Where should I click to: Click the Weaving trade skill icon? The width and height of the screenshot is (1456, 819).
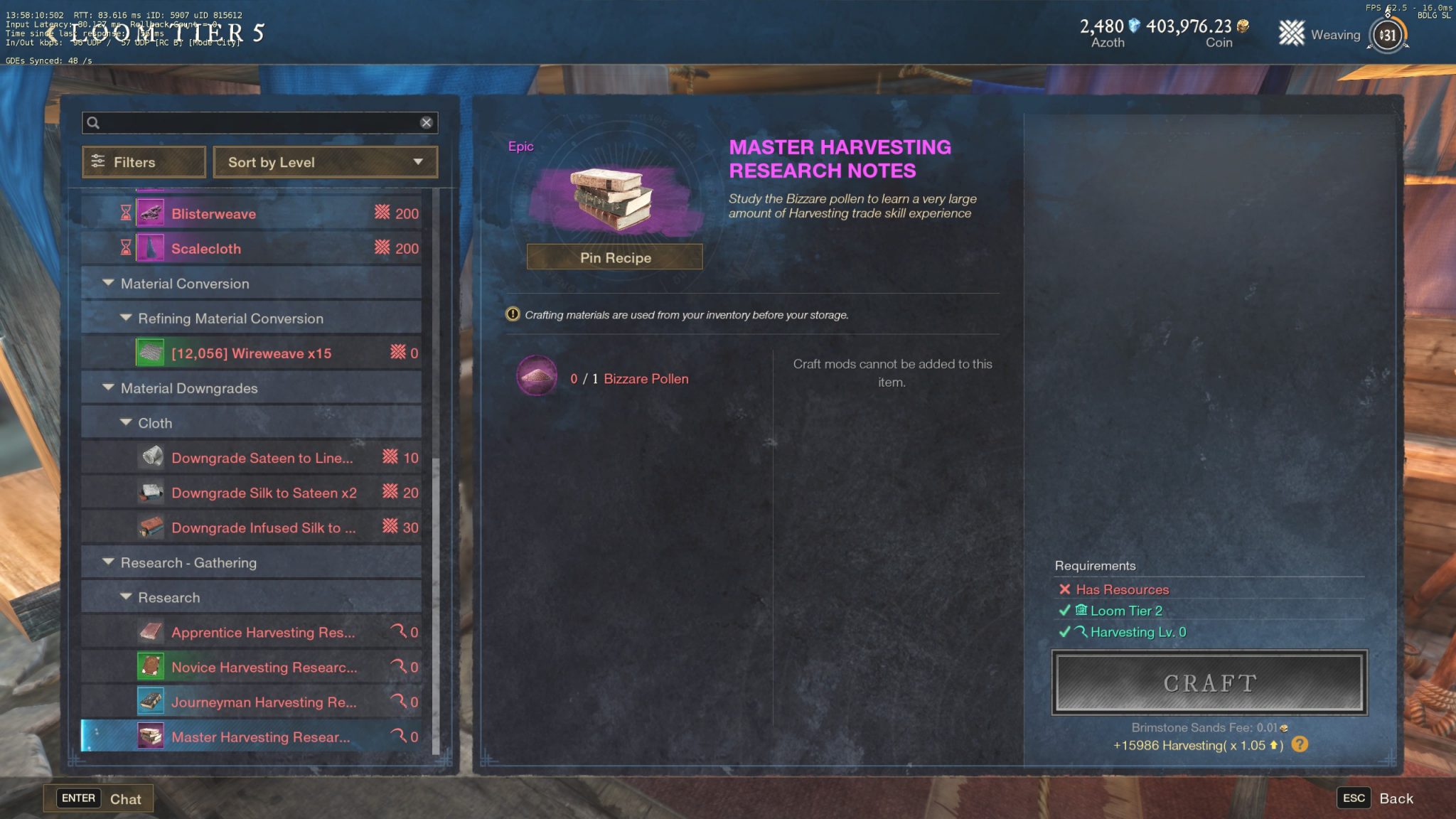click(1291, 33)
